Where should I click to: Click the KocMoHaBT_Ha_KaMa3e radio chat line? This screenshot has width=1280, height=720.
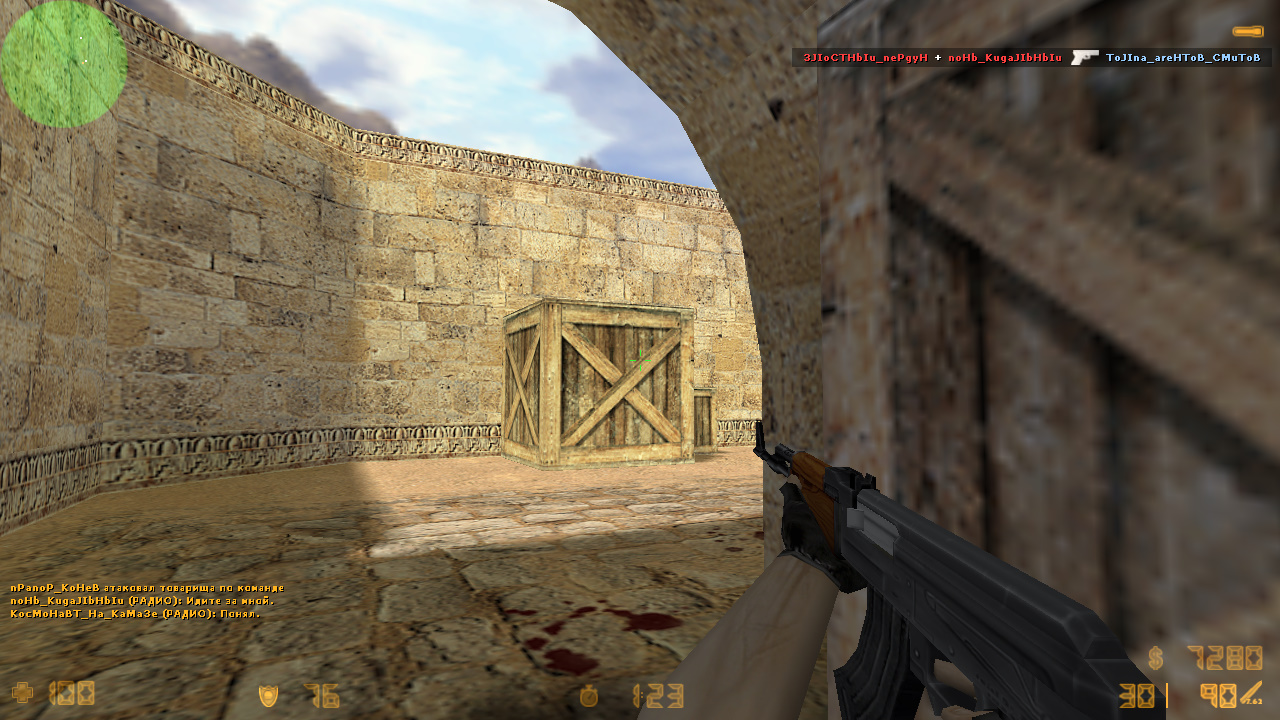pos(135,614)
